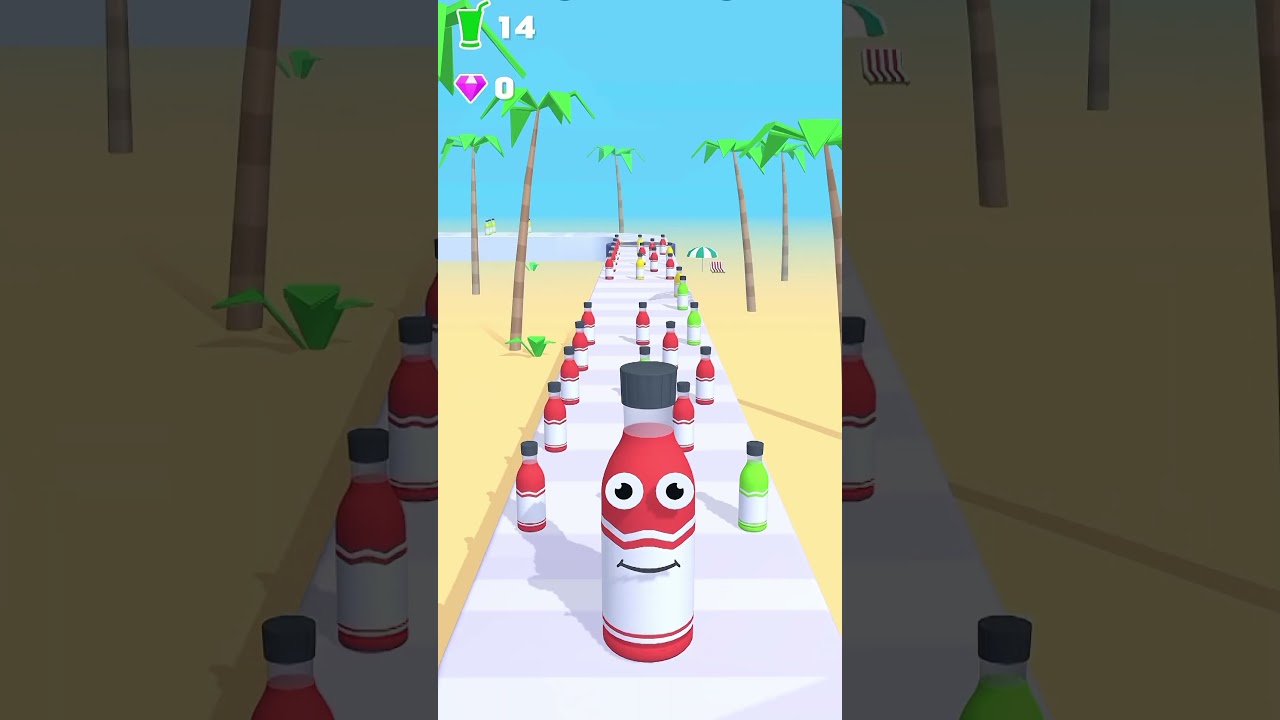Tap the pink diamond gem counter icon
1280x720 pixels.
470,88
